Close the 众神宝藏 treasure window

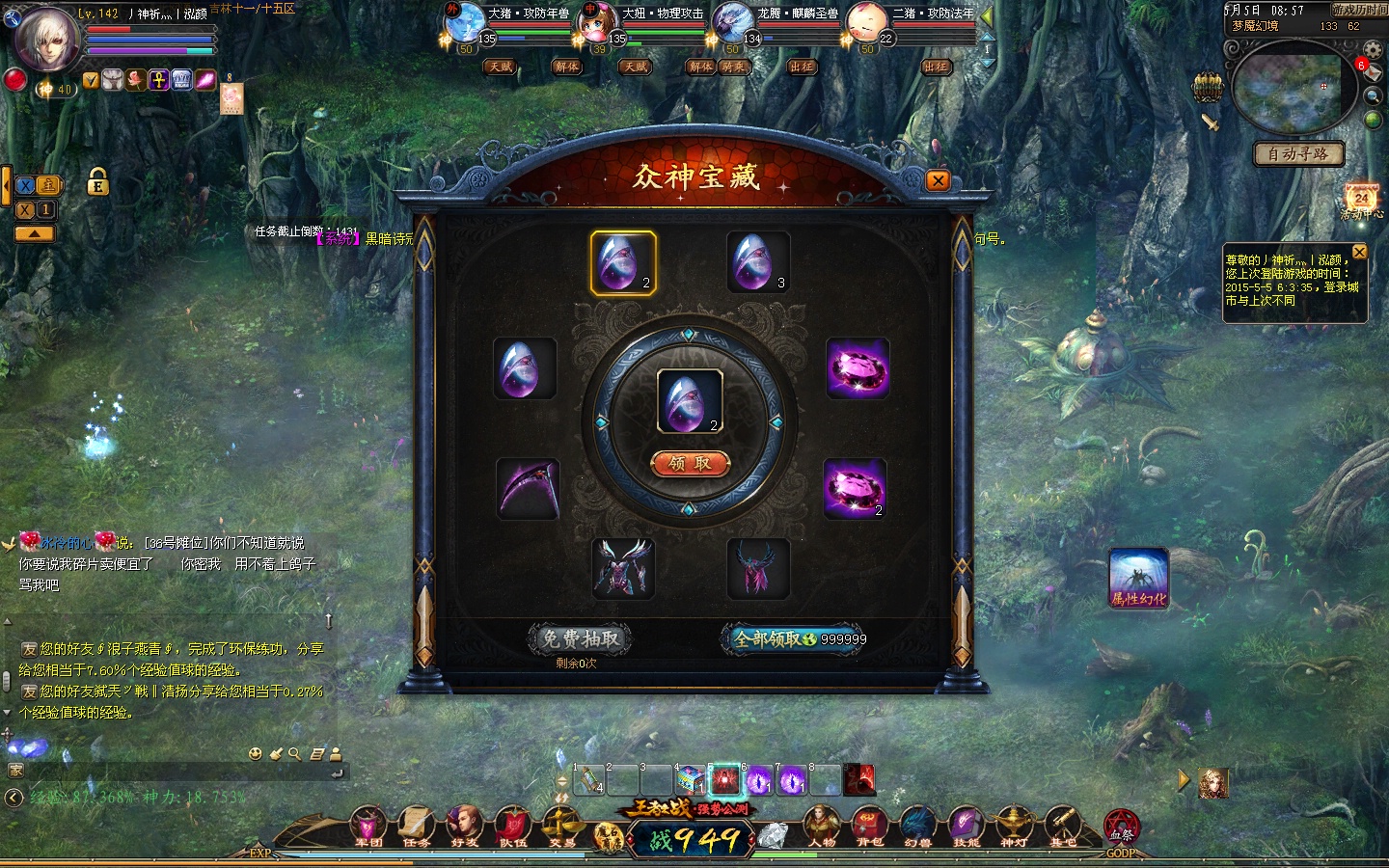point(937,180)
